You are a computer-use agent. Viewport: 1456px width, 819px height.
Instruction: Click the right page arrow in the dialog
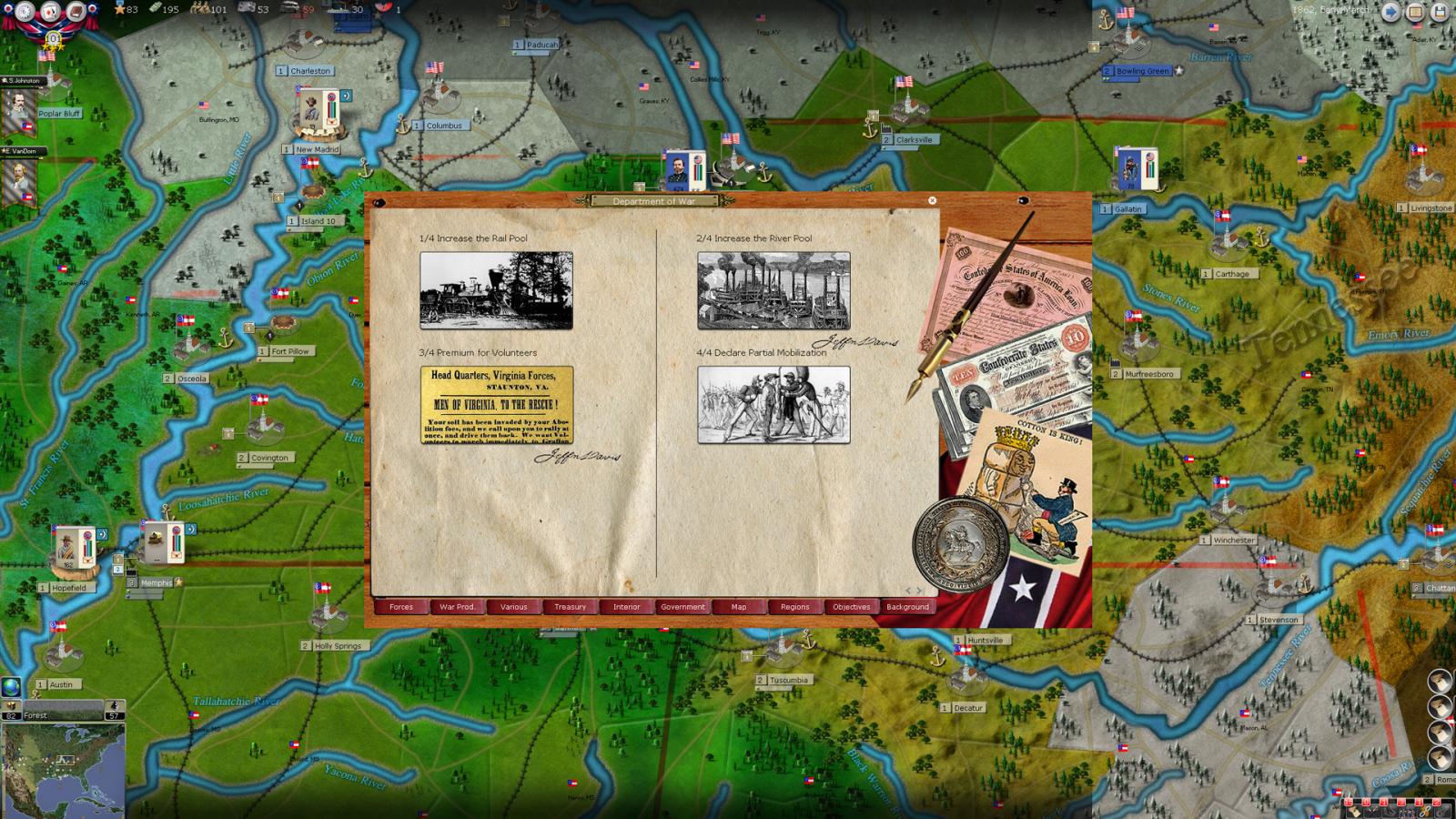click(x=918, y=590)
